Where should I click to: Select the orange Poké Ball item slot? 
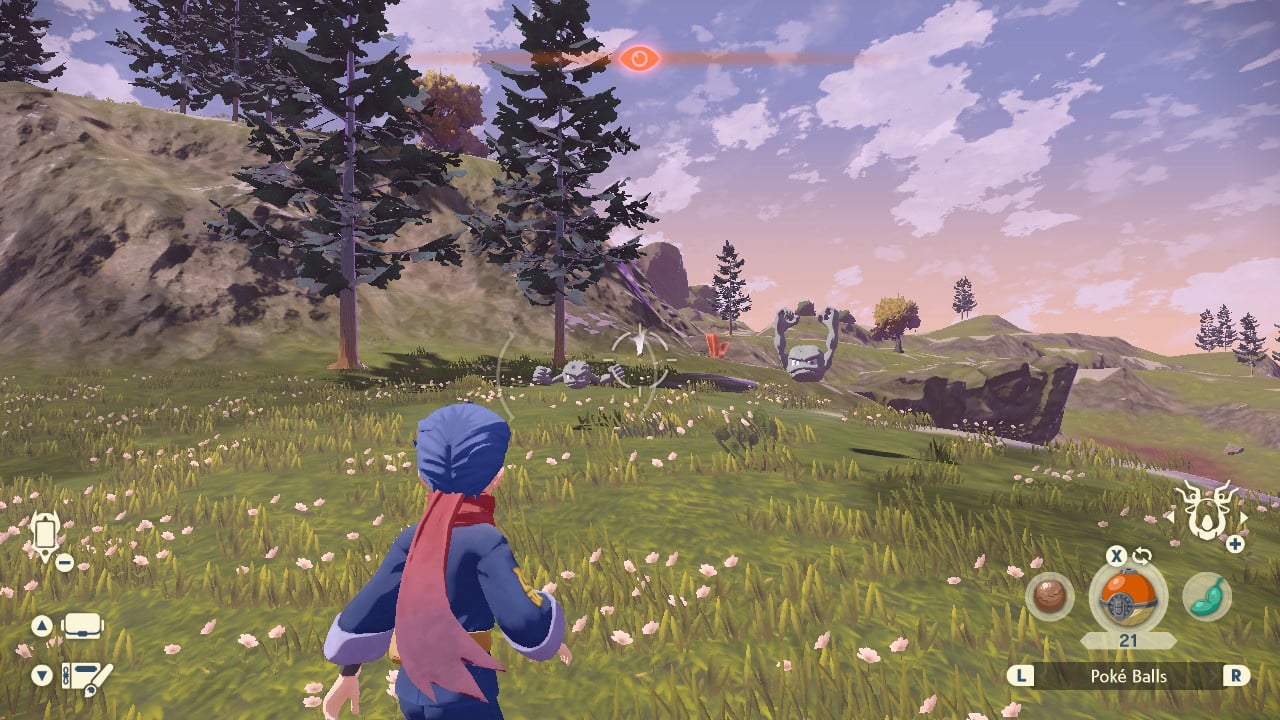[1127, 597]
